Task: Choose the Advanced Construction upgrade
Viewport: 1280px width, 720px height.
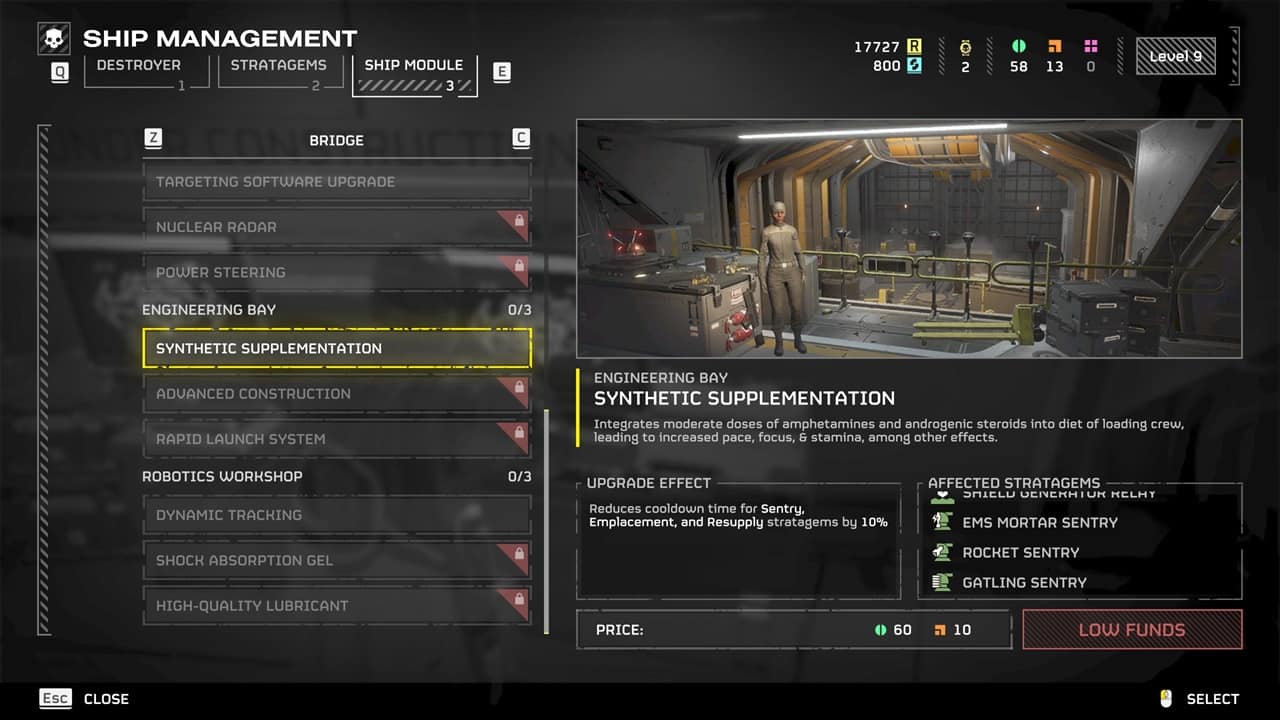Action: [336, 394]
